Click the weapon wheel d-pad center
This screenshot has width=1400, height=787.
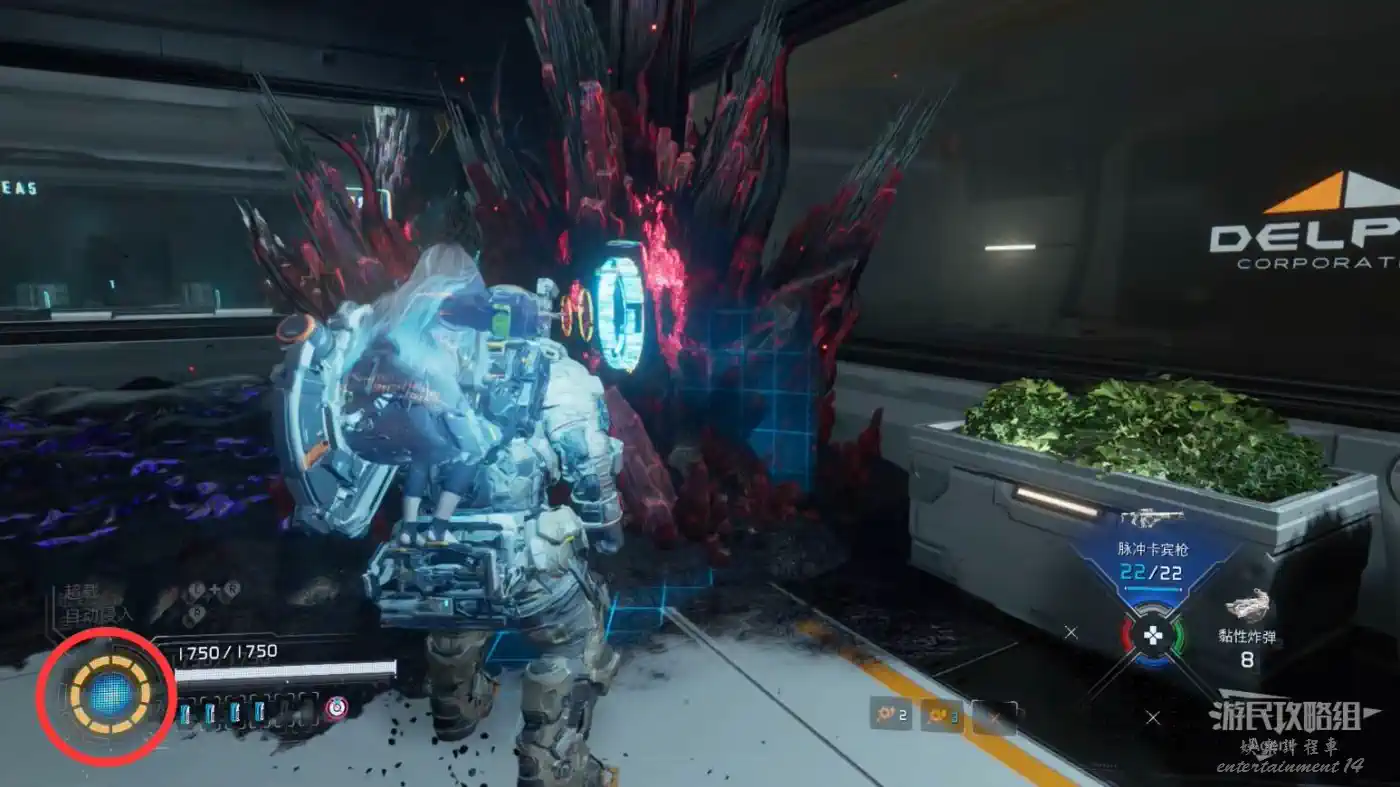click(x=1152, y=635)
